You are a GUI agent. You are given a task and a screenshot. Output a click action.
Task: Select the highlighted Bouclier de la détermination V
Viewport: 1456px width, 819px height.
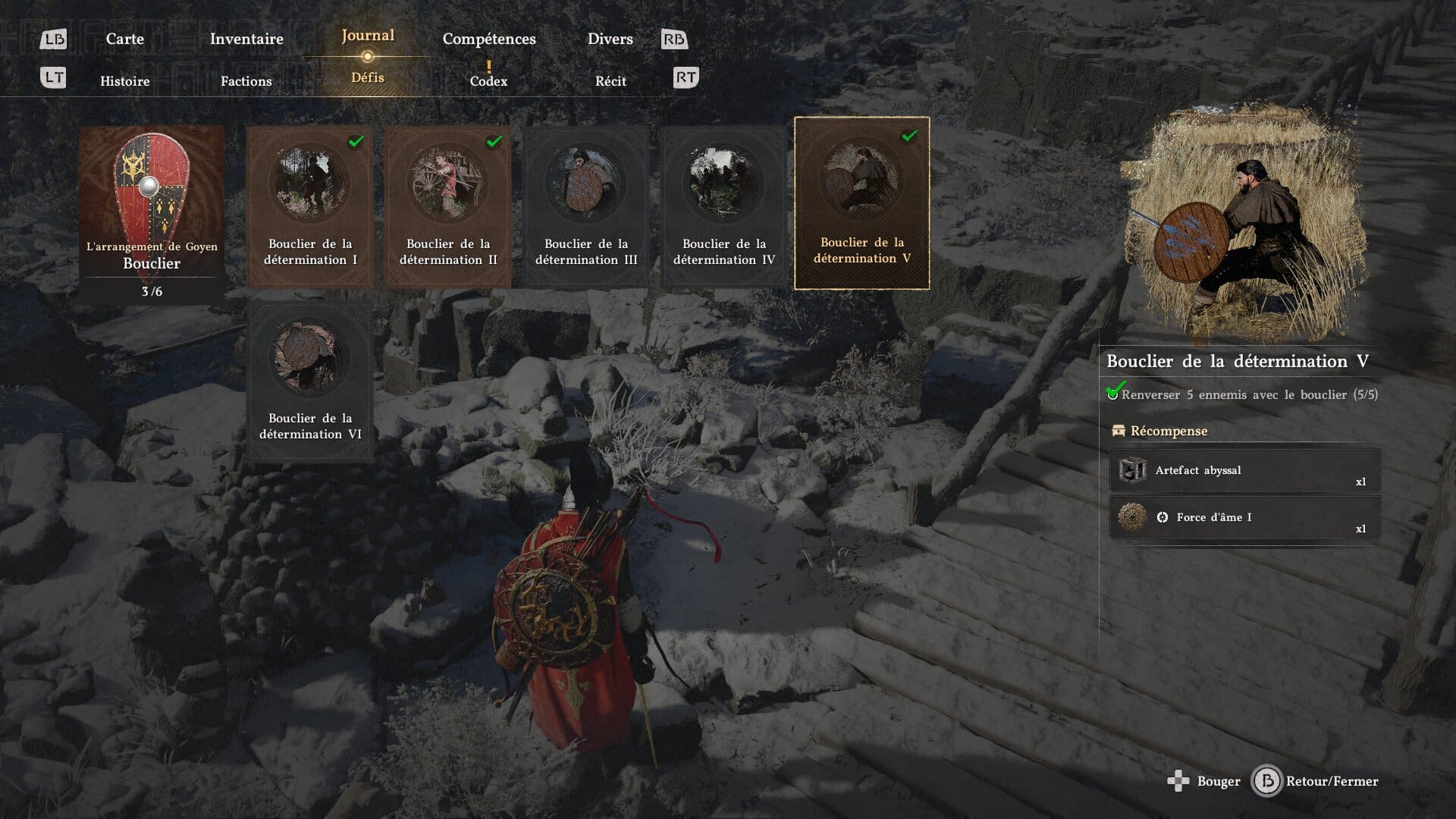tap(861, 203)
